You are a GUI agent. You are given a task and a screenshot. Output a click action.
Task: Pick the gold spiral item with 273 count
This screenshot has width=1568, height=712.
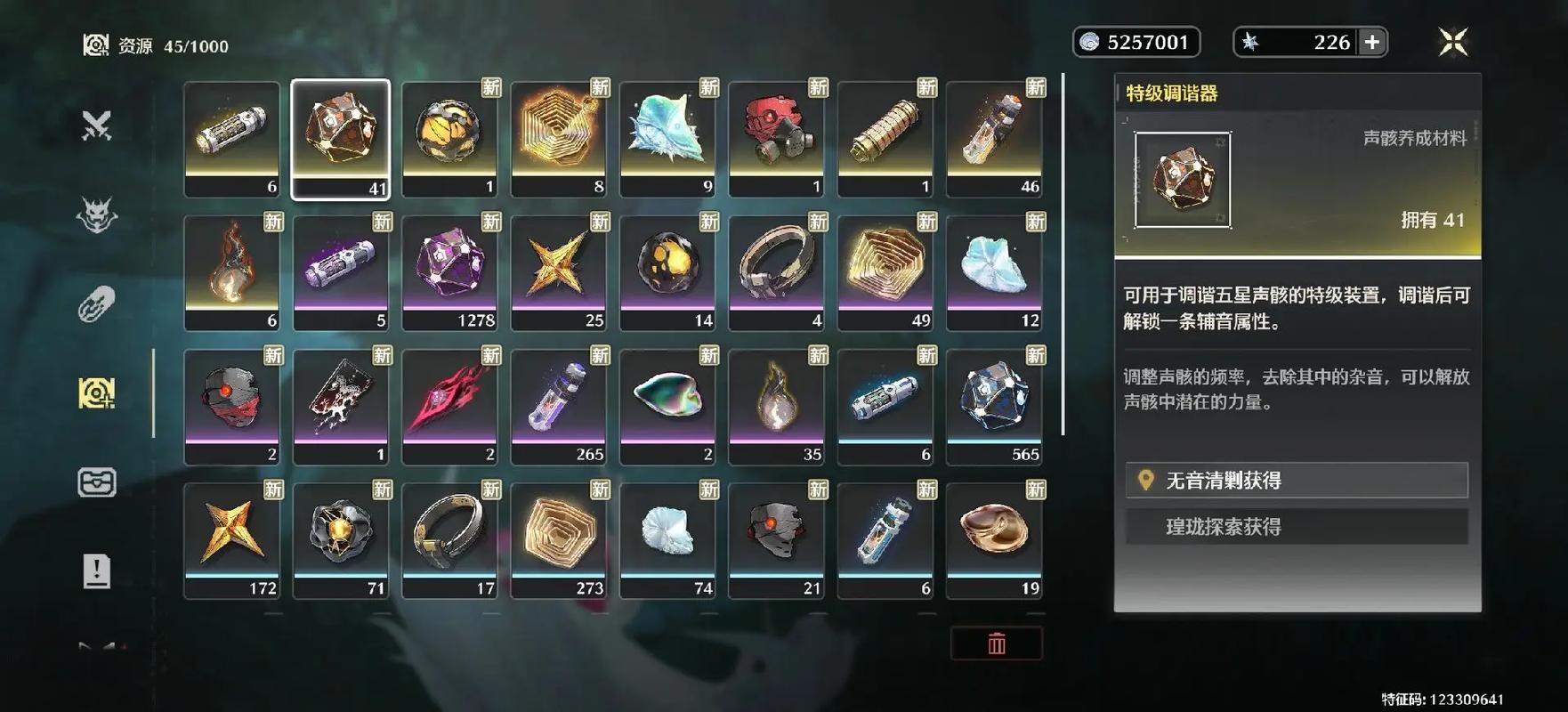(x=559, y=540)
